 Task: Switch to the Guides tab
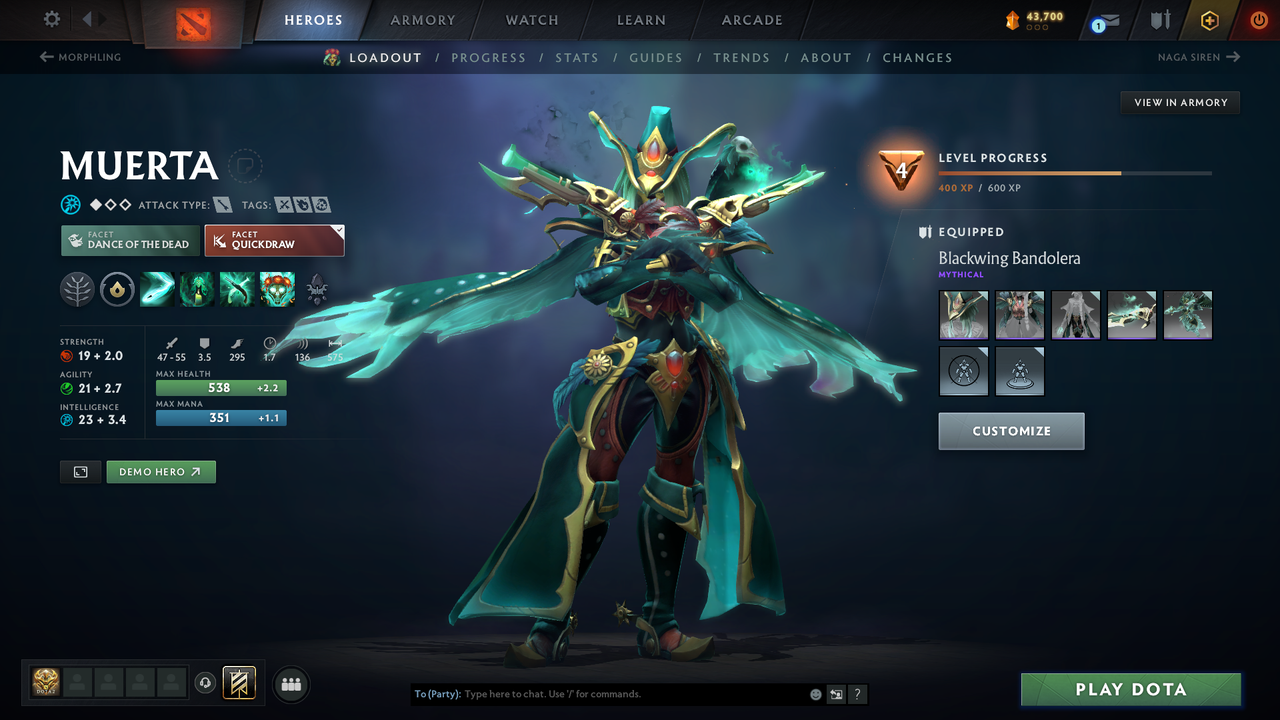pyautogui.click(x=656, y=57)
